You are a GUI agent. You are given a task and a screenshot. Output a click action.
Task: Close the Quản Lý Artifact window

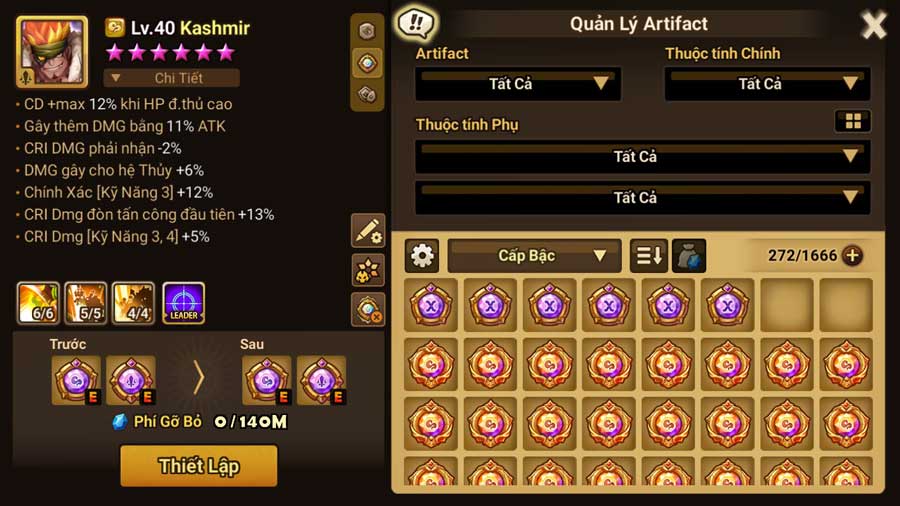click(x=874, y=25)
